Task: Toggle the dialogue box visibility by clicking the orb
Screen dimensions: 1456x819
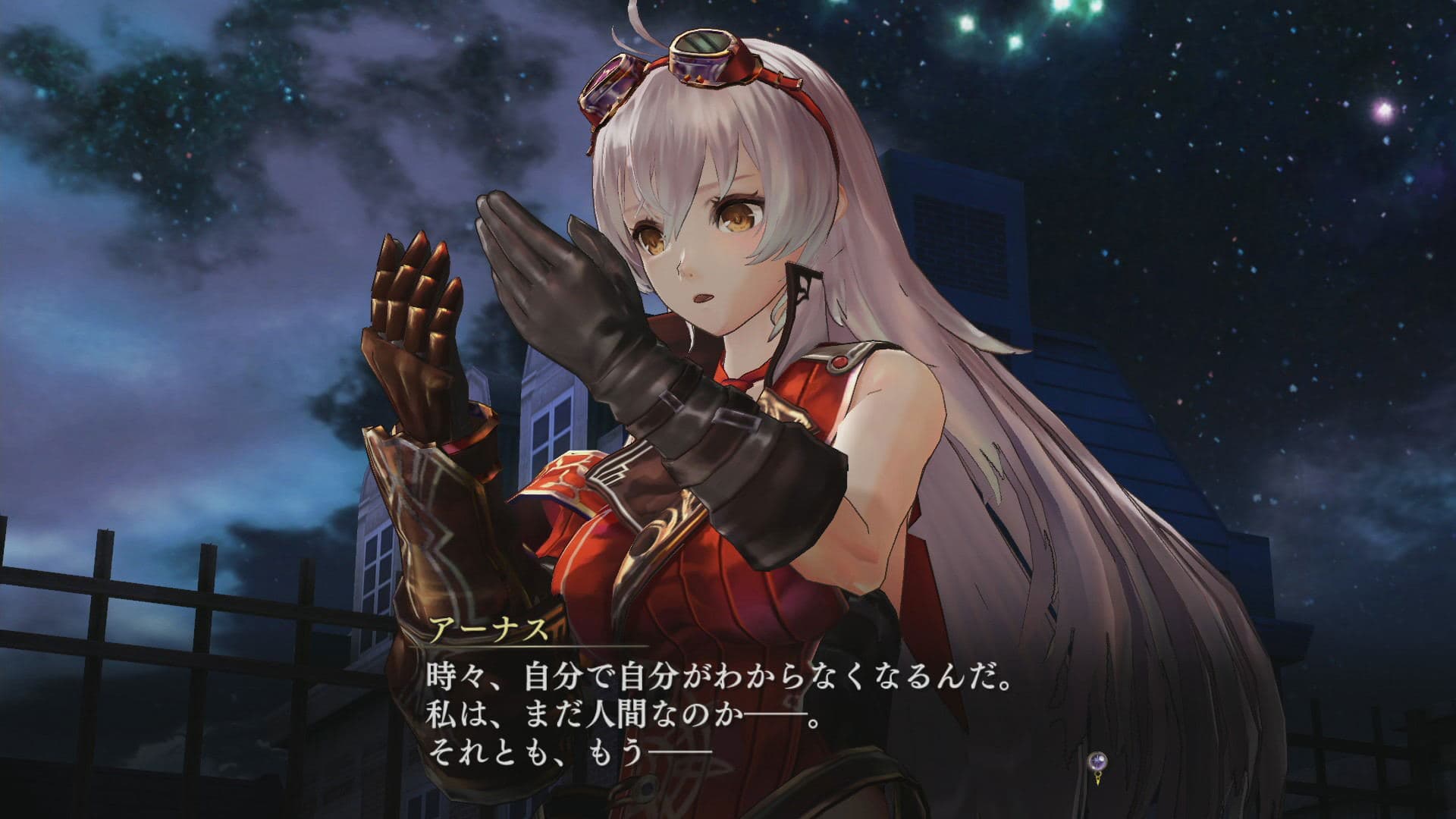Action: pos(1098,761)
